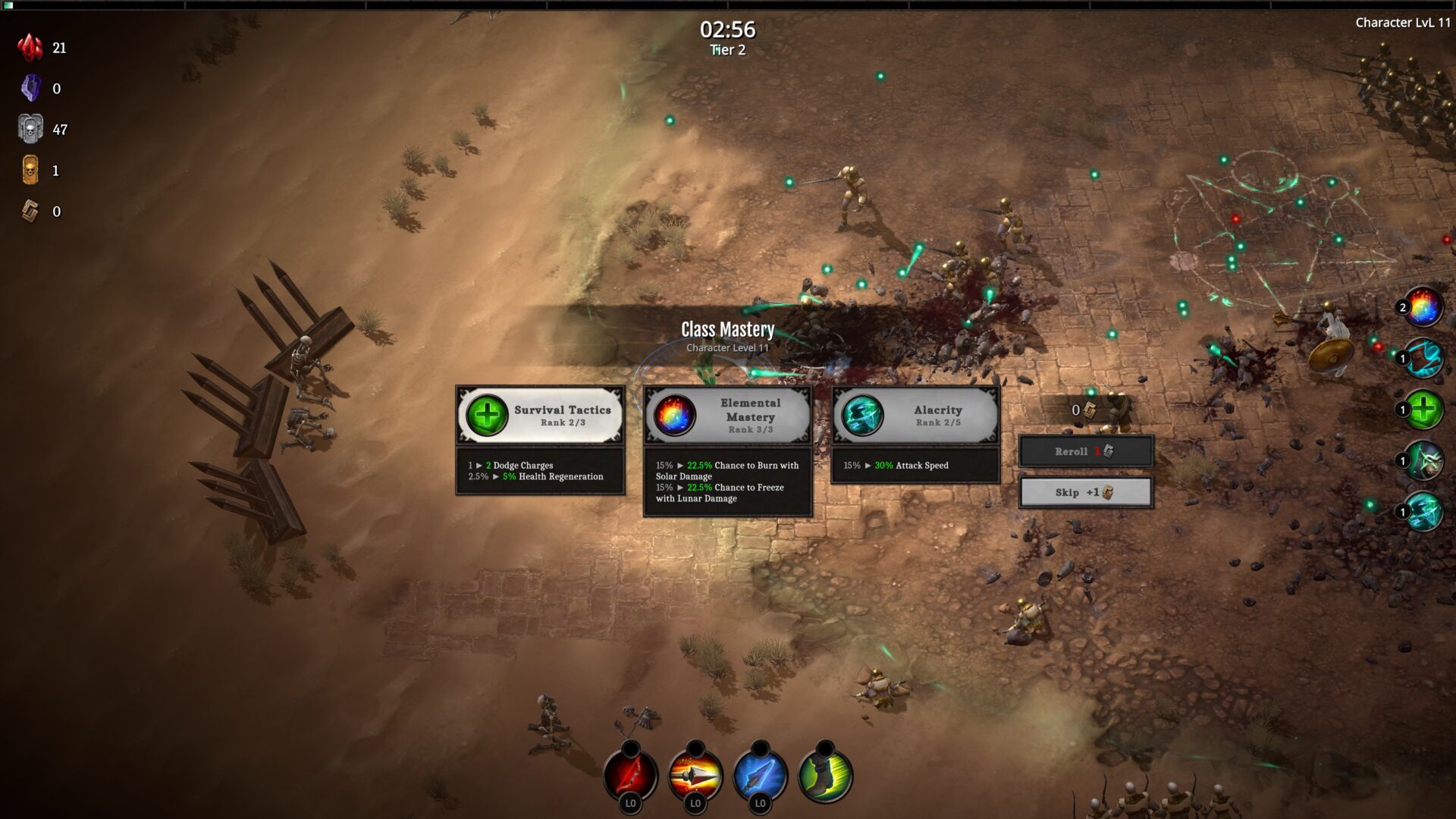The height and width of the screenshot is (819, 1456).
Task: Use the flaming arrowhead ability
Action: [x=695, y=776]
